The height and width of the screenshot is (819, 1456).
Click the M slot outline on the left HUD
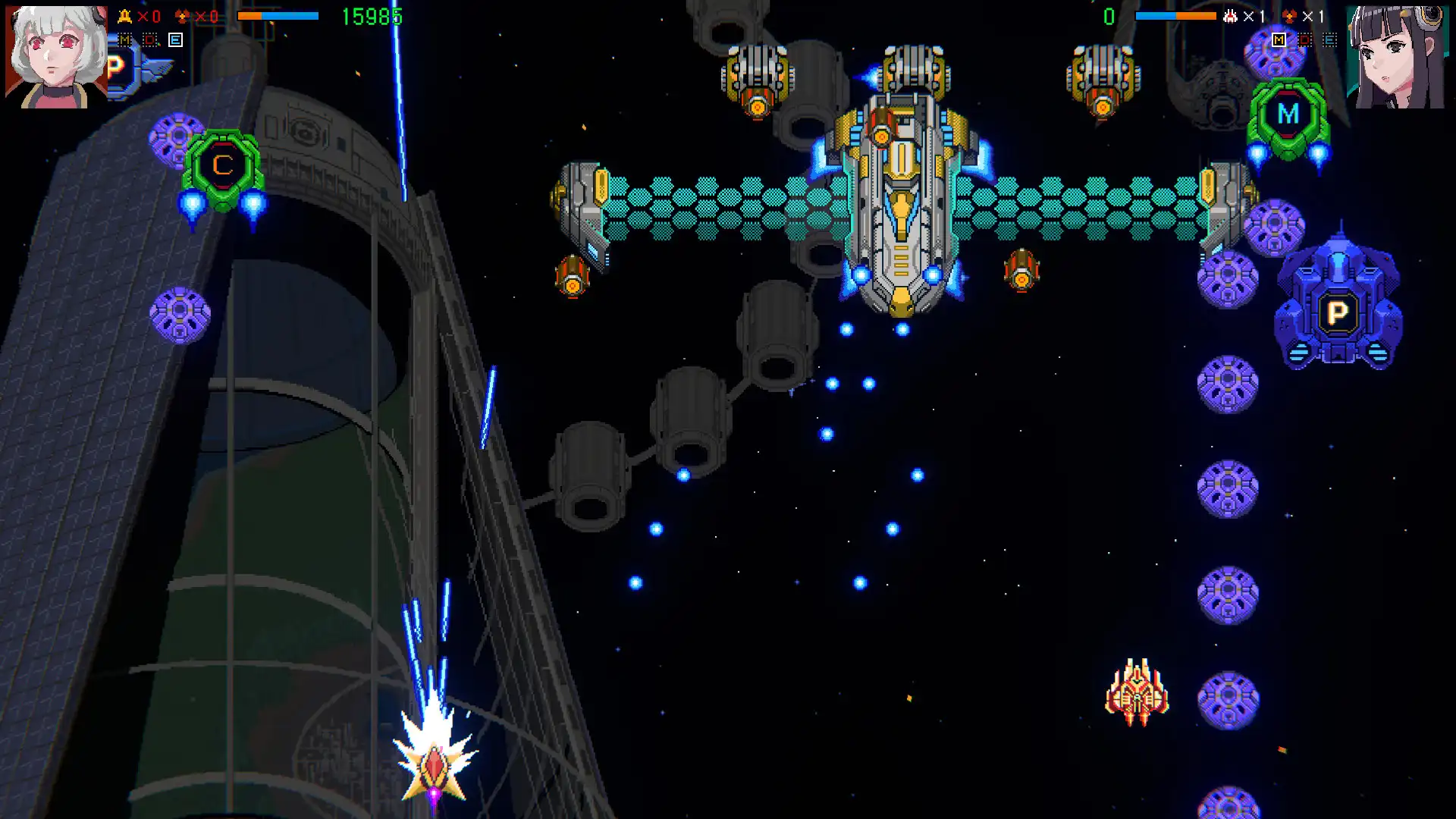[x=124, y=39]
